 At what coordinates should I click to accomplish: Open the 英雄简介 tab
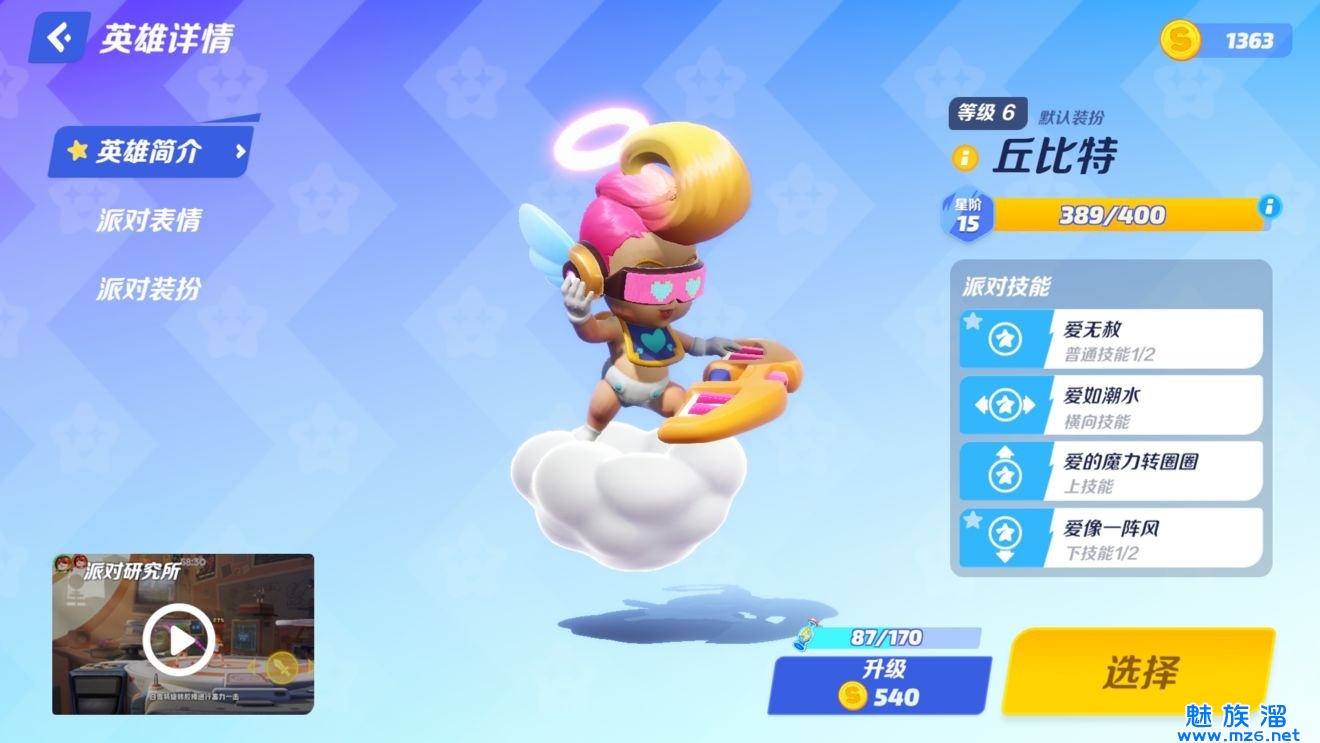click(x=150, y=152)
